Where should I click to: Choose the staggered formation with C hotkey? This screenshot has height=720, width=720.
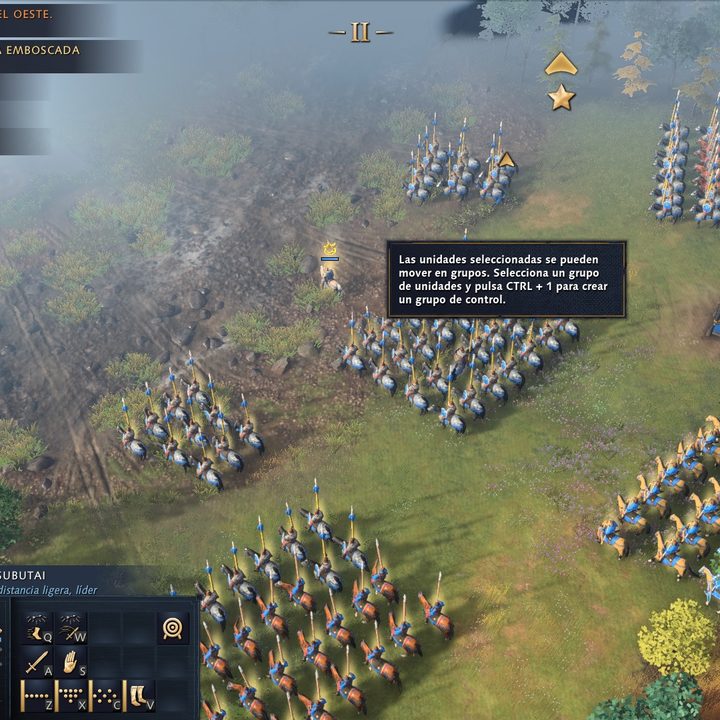[105, 696]
